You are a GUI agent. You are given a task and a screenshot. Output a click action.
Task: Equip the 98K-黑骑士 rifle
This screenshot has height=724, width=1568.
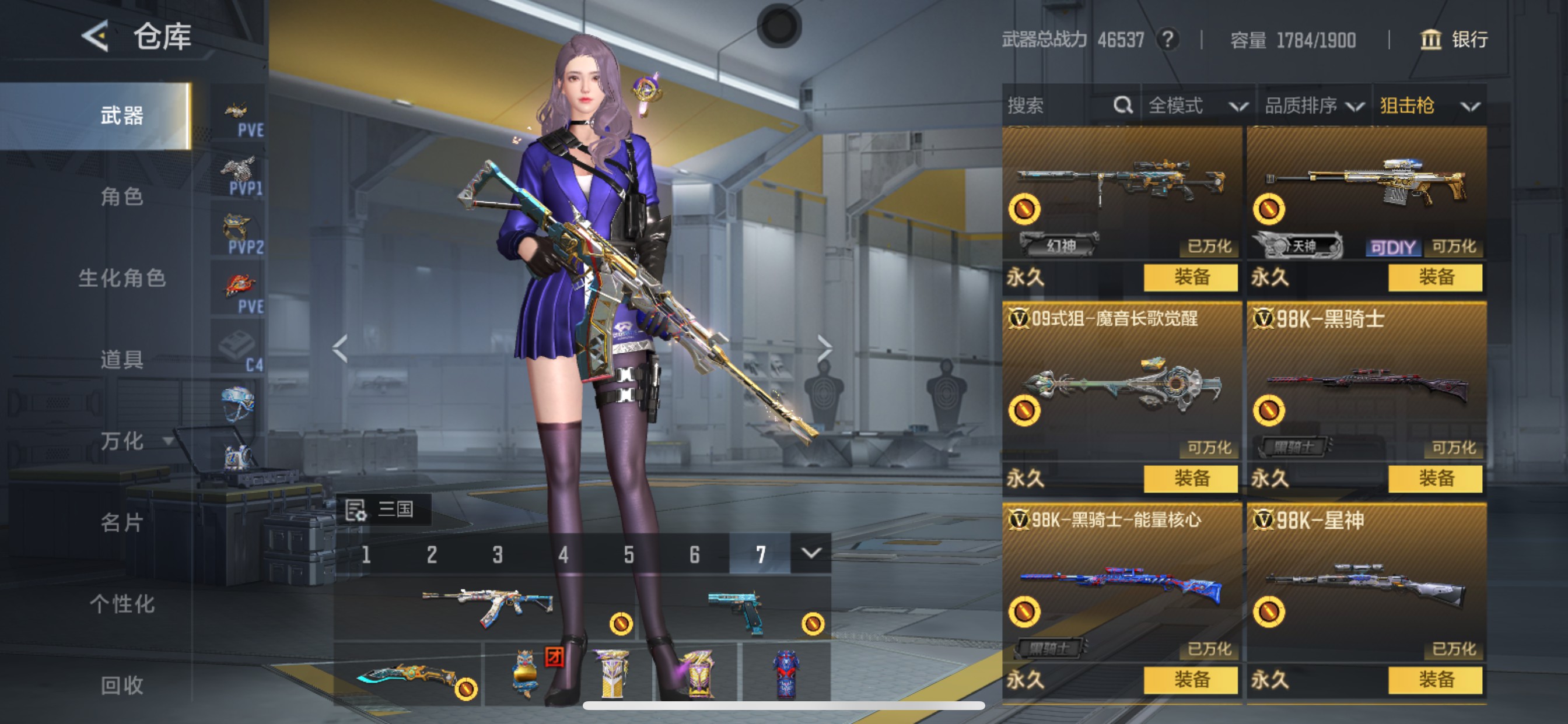[x=1436, y=479]
